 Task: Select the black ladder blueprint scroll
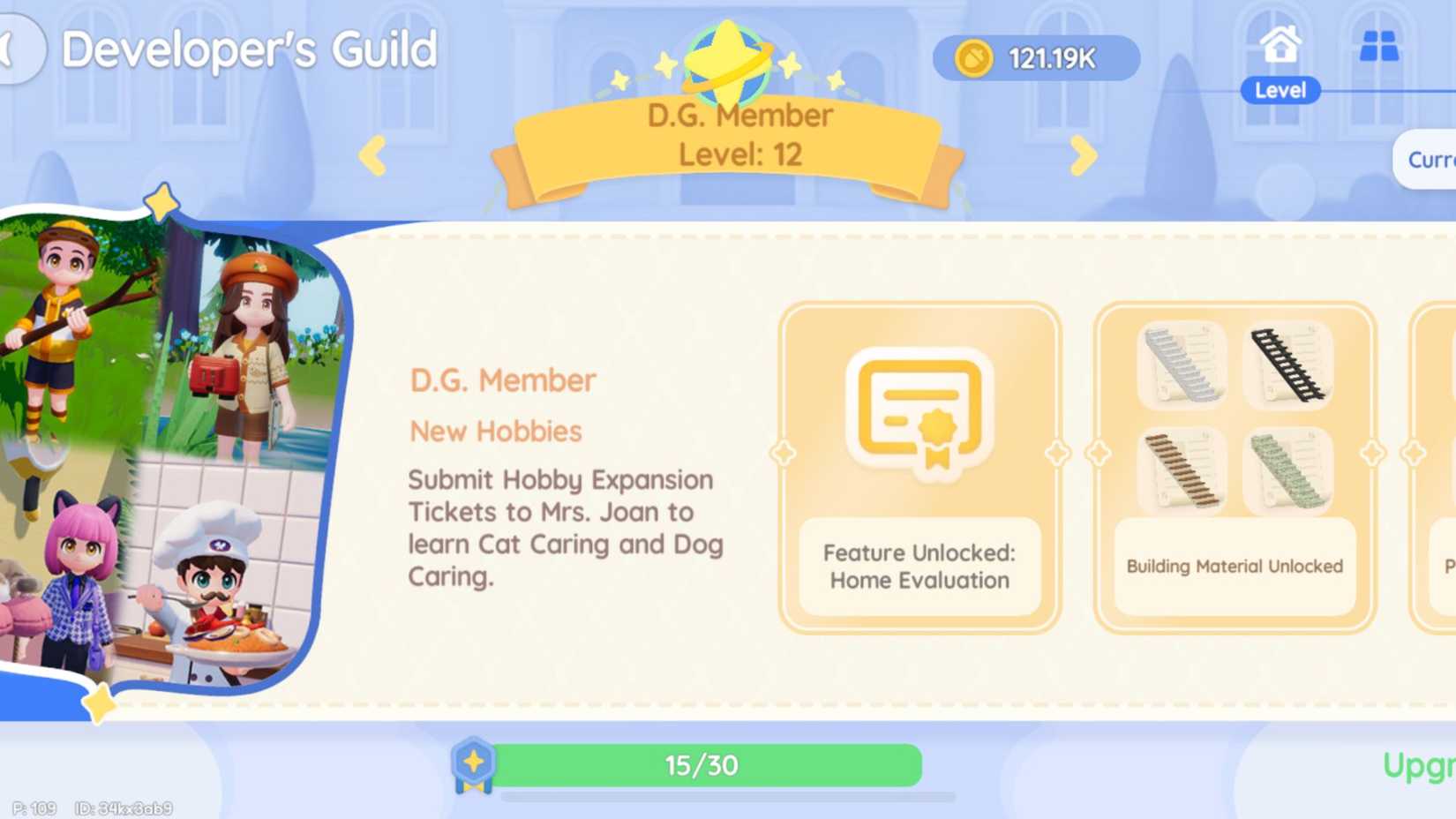tap(1287, 364)
